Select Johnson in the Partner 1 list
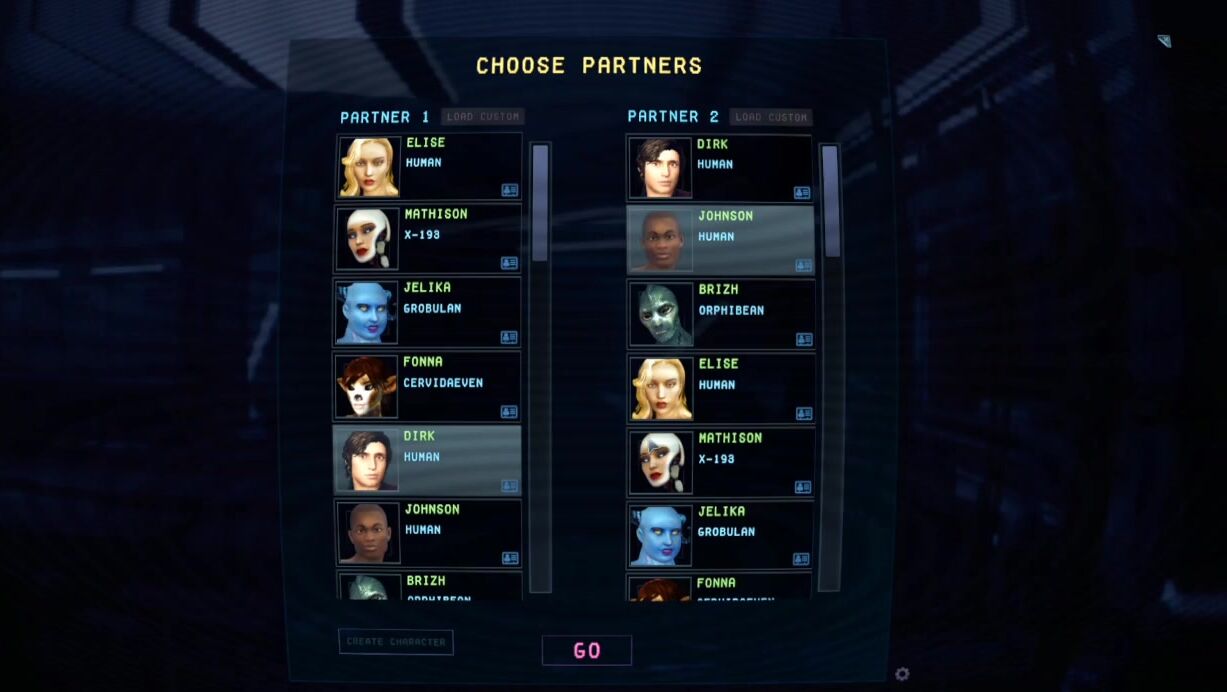The height and width of the screenshot is (692, 1227). click(x=427, y=533)
